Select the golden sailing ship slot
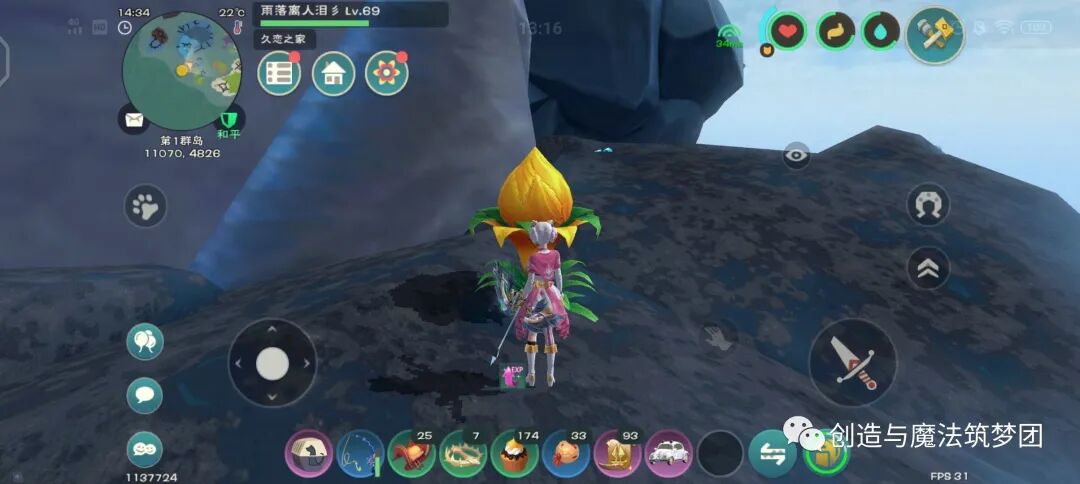The width and height of the screenshot is (1080, 484). [x=617, y=455]
